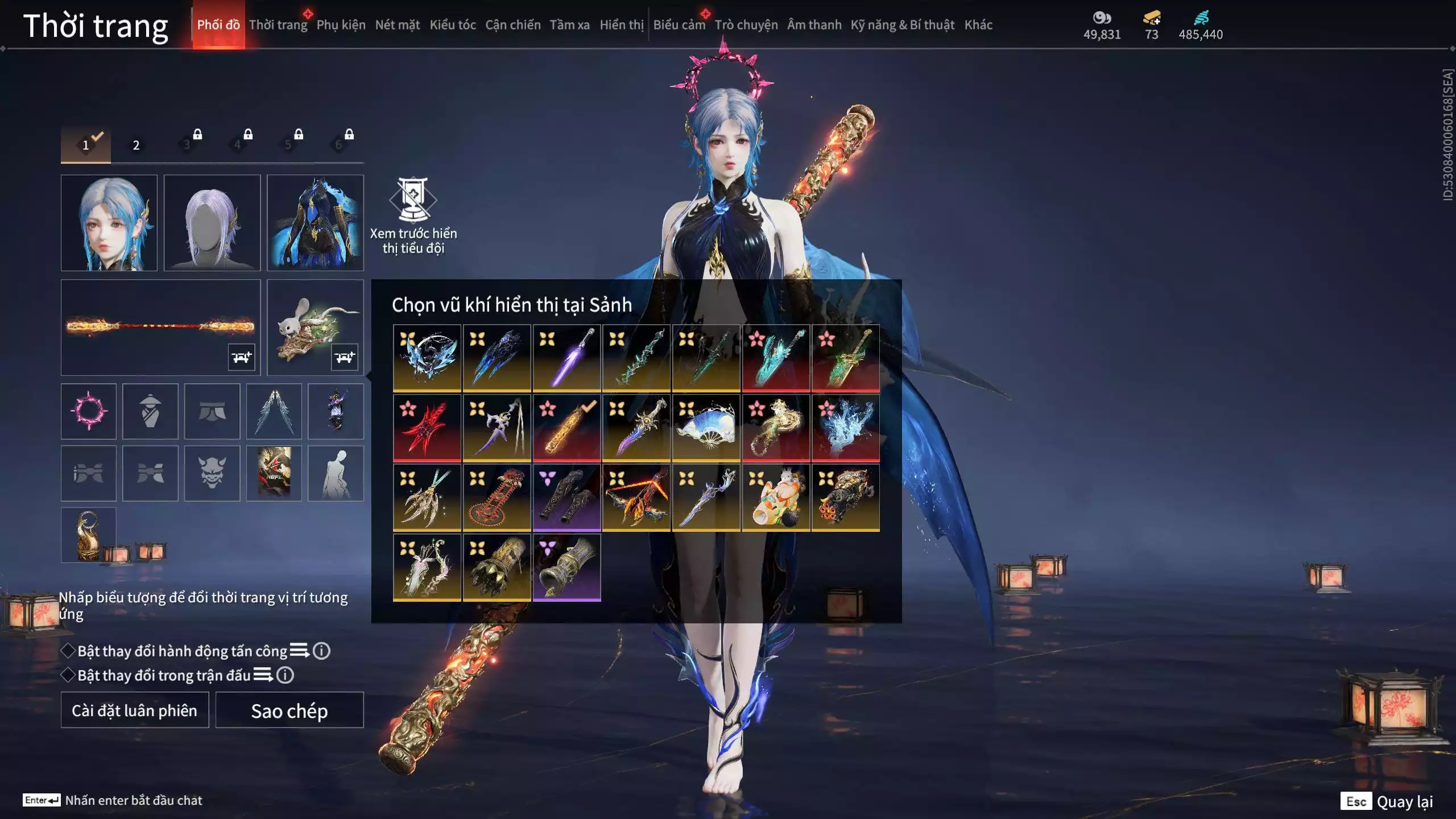Enable Bật thay đổi trong trận đấu
This screenshot has height=819, width=1456.
coord(69,675)
